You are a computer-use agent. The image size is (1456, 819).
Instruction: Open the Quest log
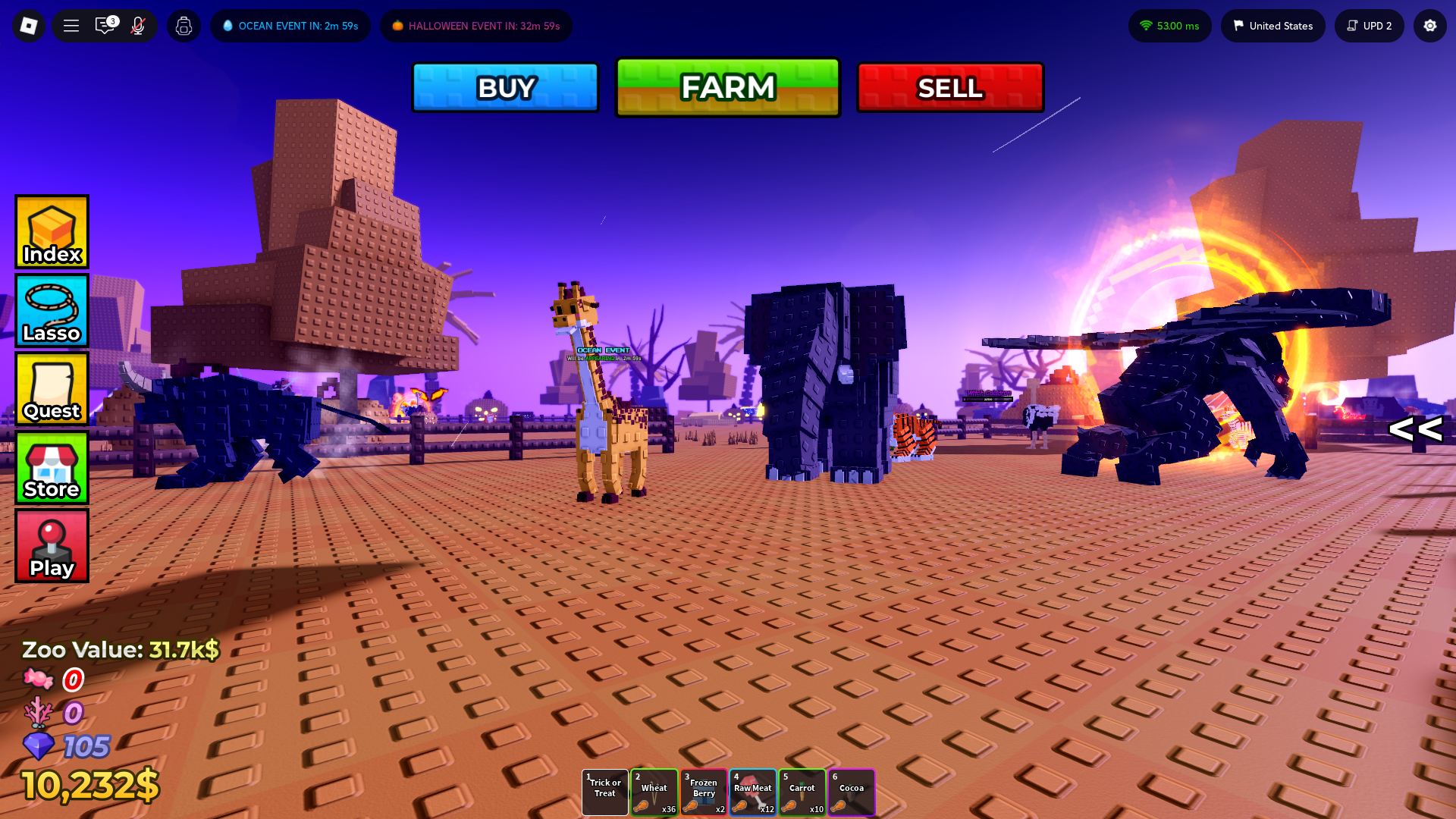pyautogui.click(x=51, y=389)
